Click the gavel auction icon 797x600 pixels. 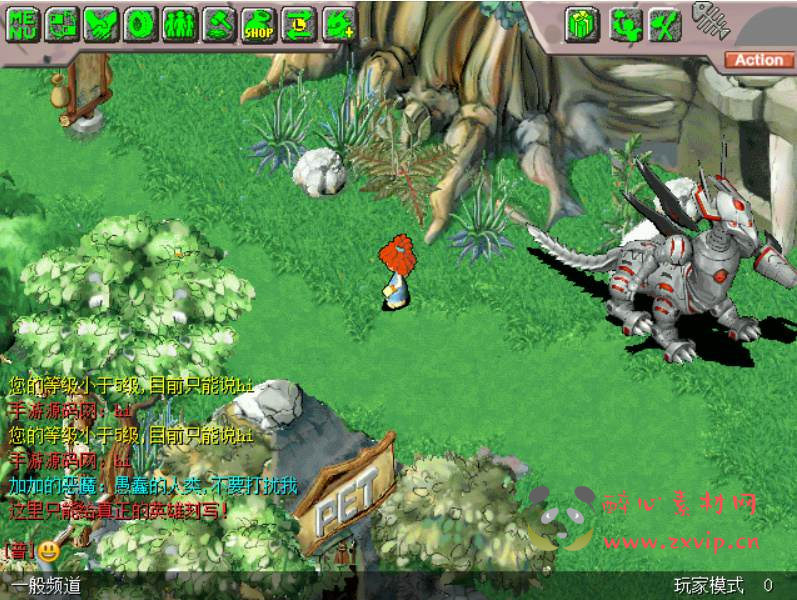[219, 24]
